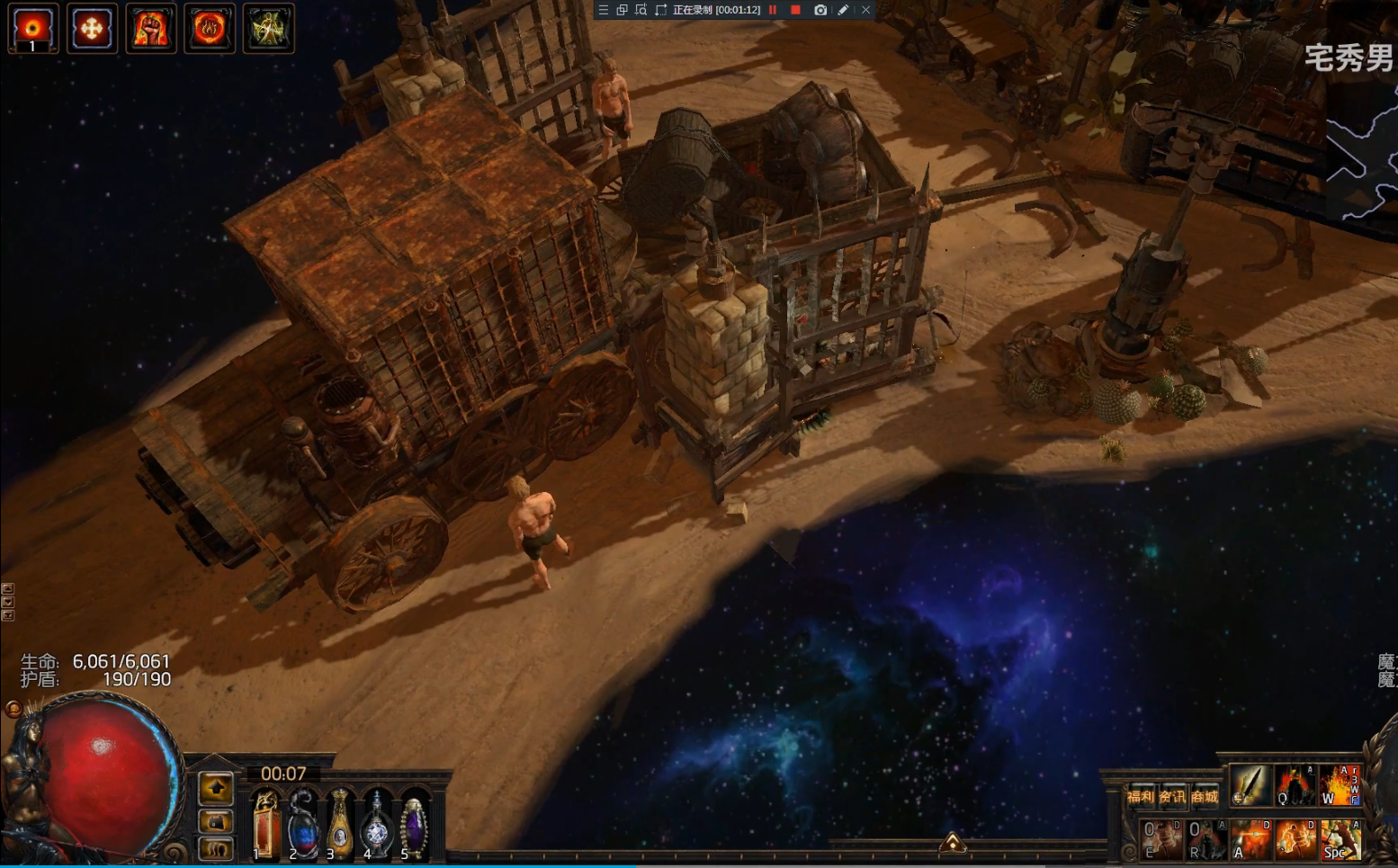
Task: Trigger the Spc leap slam skill
Action: 1340,840
